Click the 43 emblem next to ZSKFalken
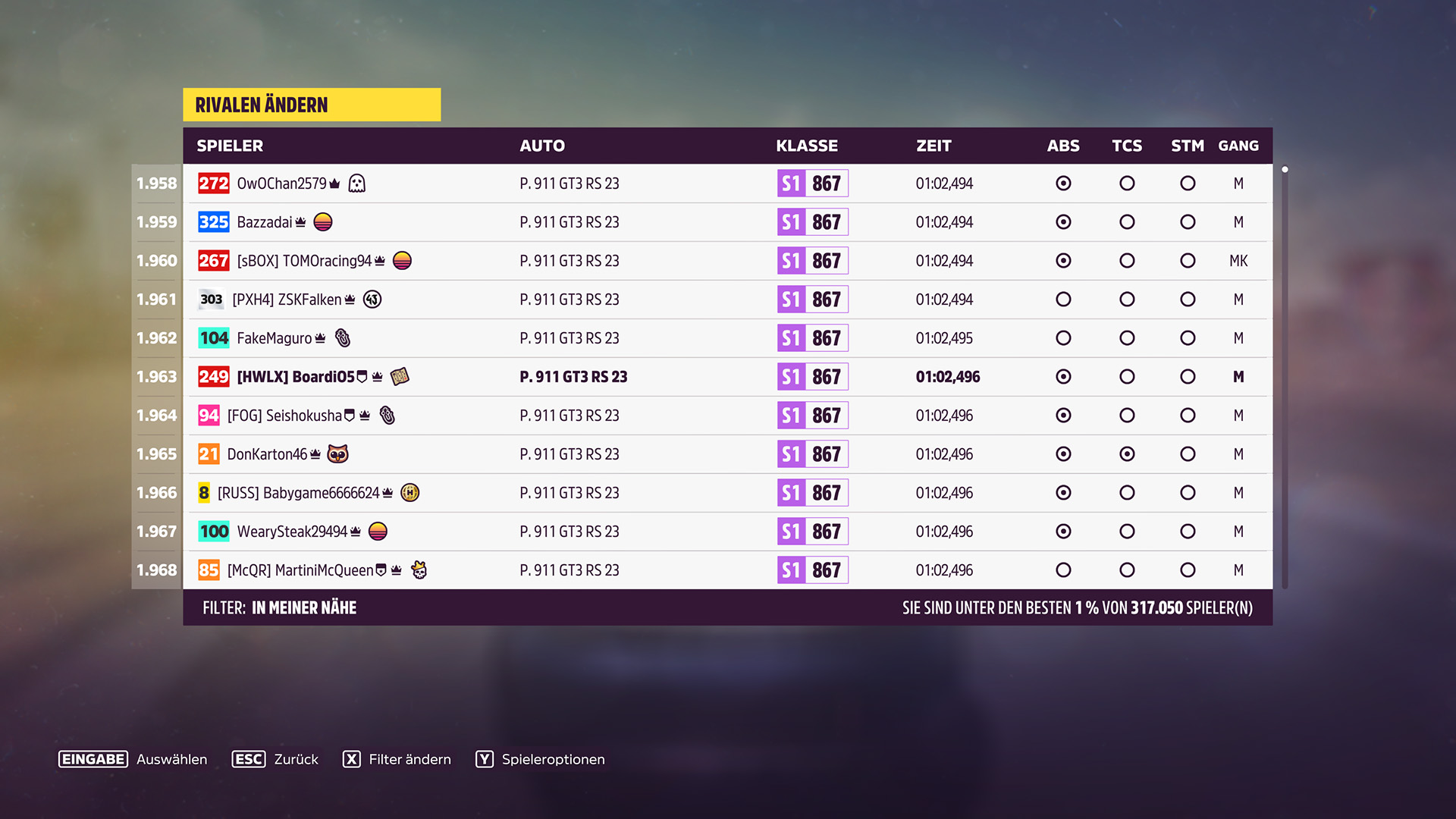 coord(372,299)
